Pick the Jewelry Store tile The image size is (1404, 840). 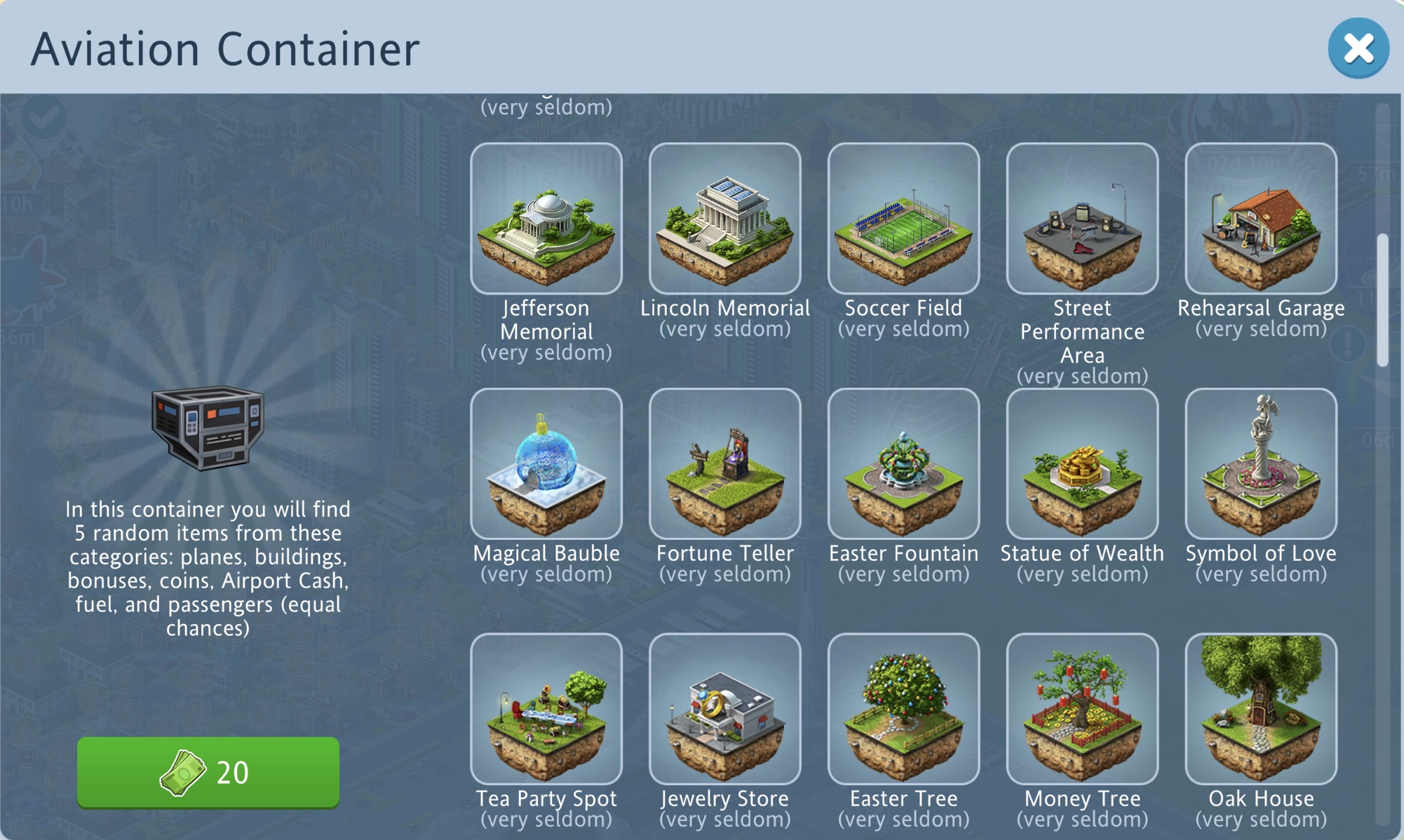pyautogui.click(x=724, y=709)
